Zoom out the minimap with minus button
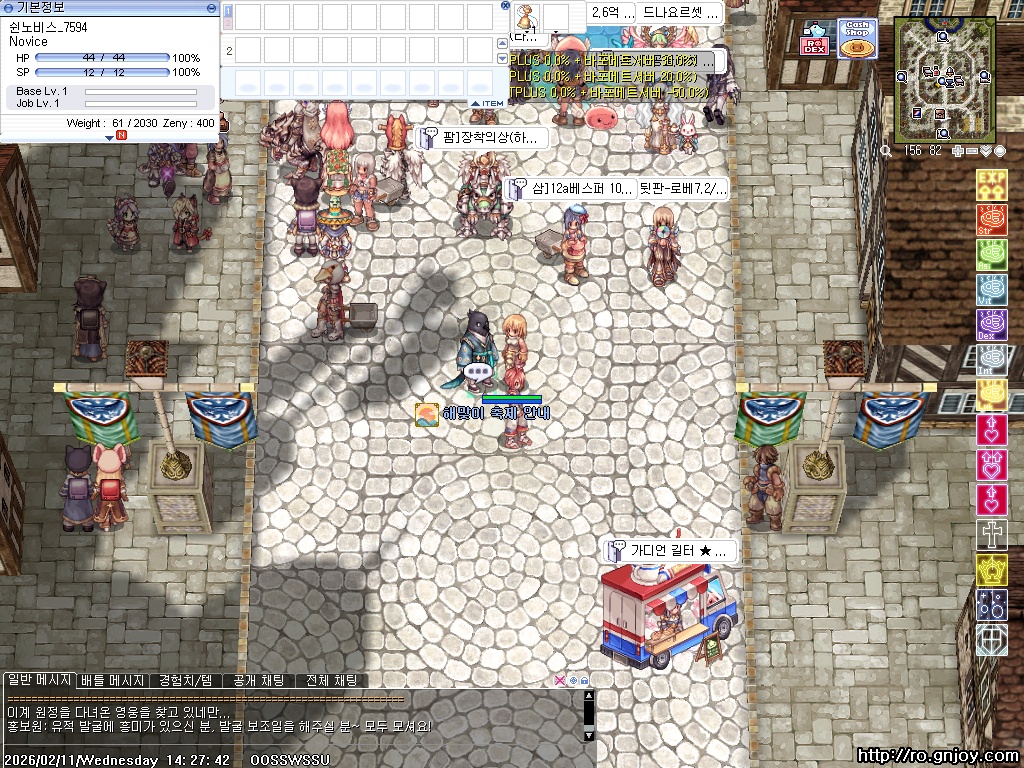This screenshot has height=768, width=1024. (x=972, y=151)
